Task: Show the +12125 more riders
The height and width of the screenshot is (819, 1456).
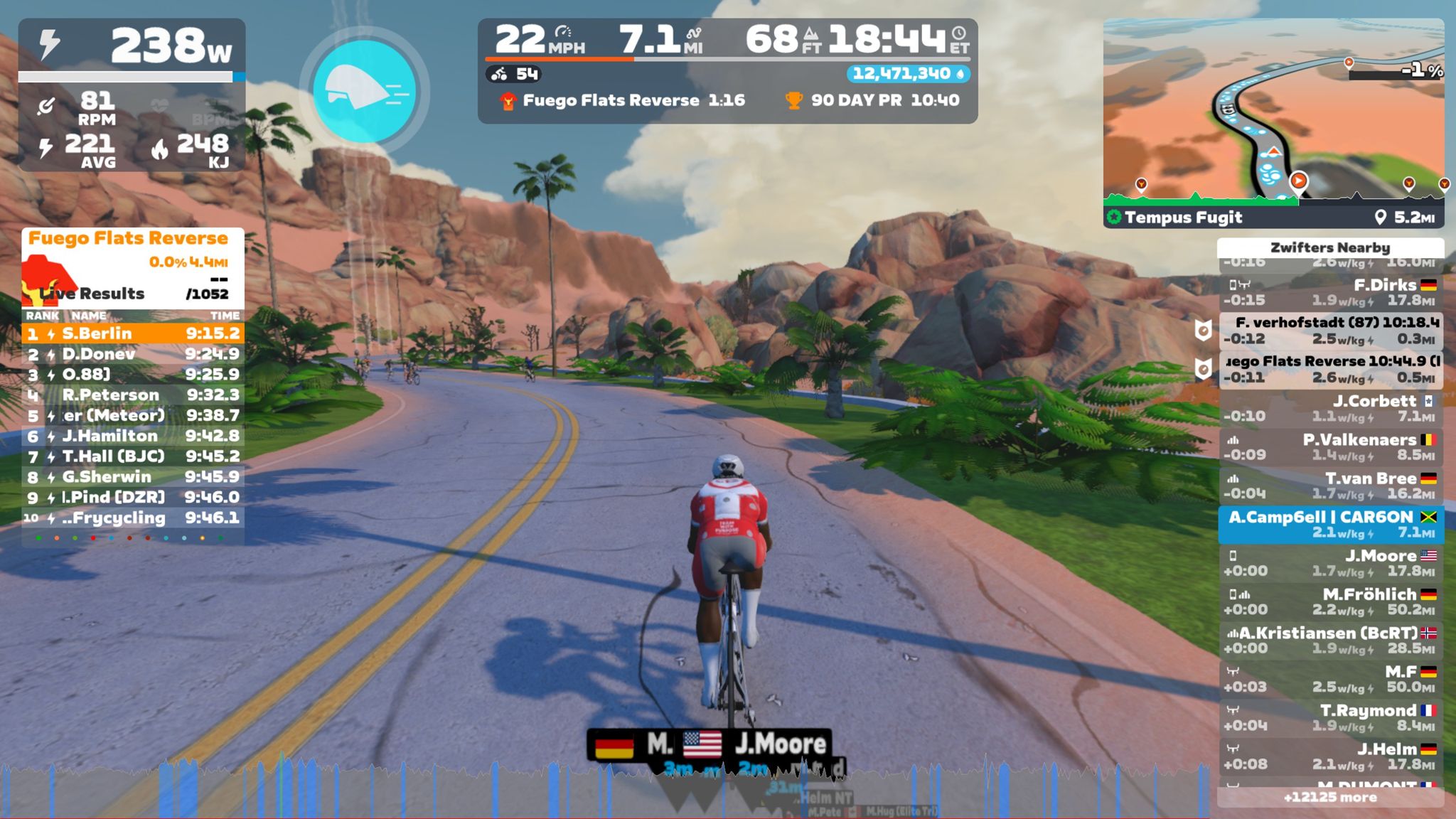Action: [x=1329, y=798]
